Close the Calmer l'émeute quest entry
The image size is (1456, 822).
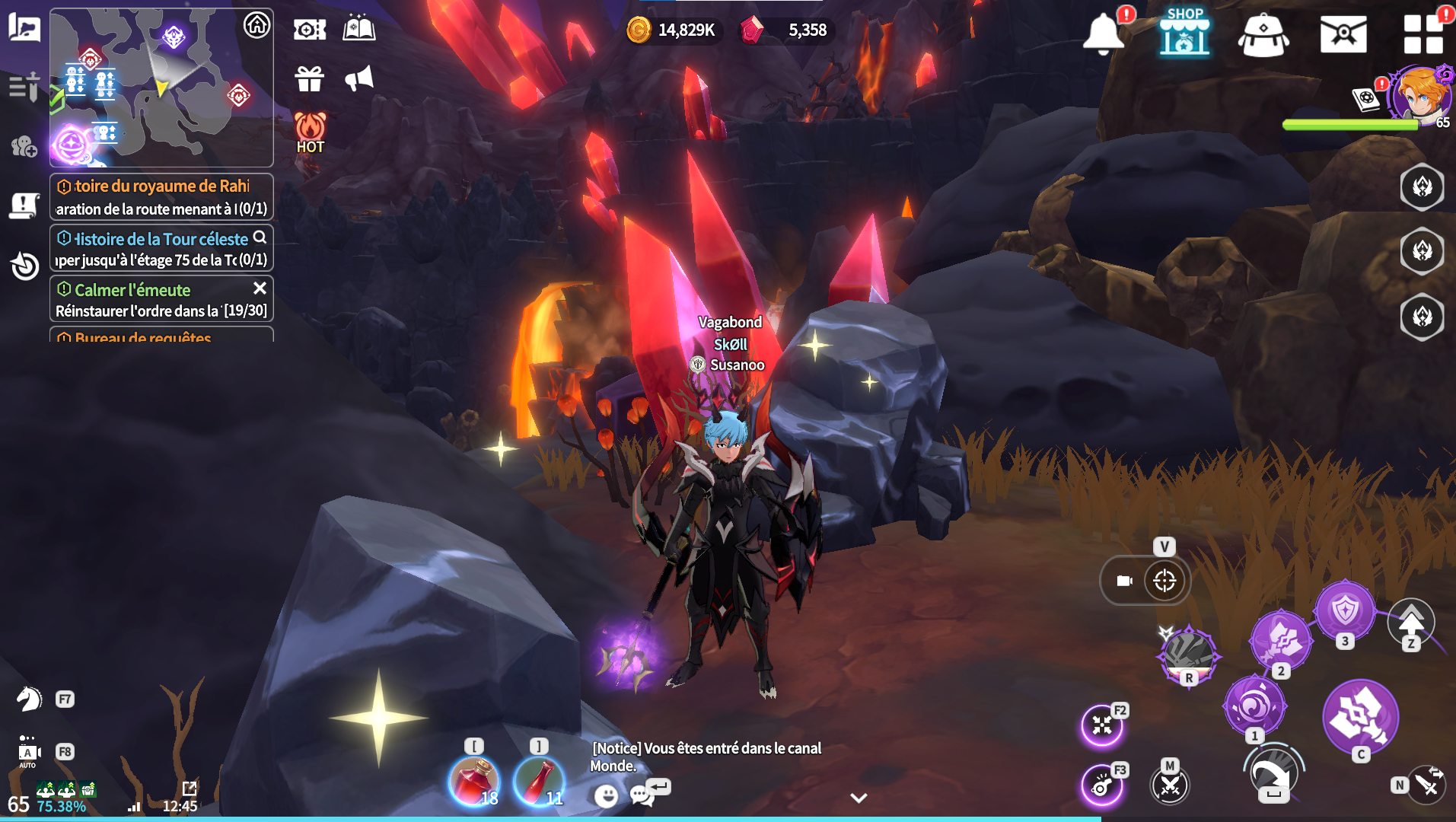(x=260, y=288)
